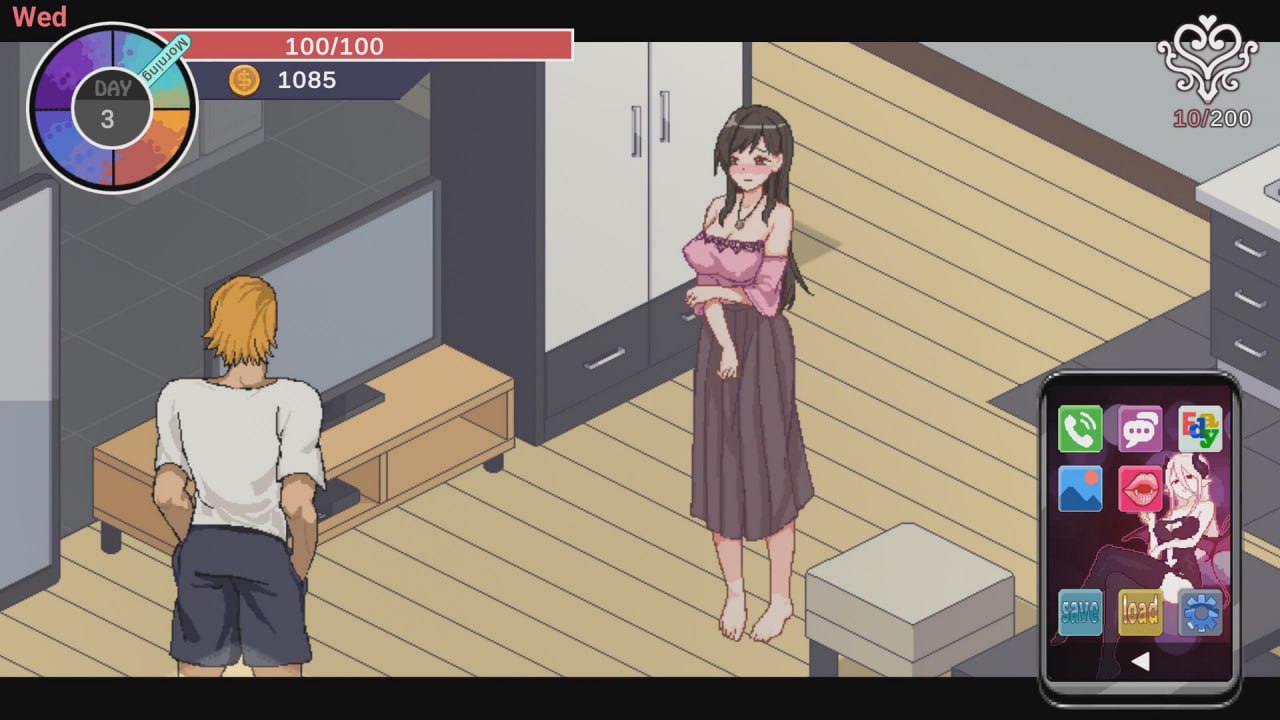The image size is (1280, 720).
Task: Open the photo Gallery app
Action: click(1080, 490)
